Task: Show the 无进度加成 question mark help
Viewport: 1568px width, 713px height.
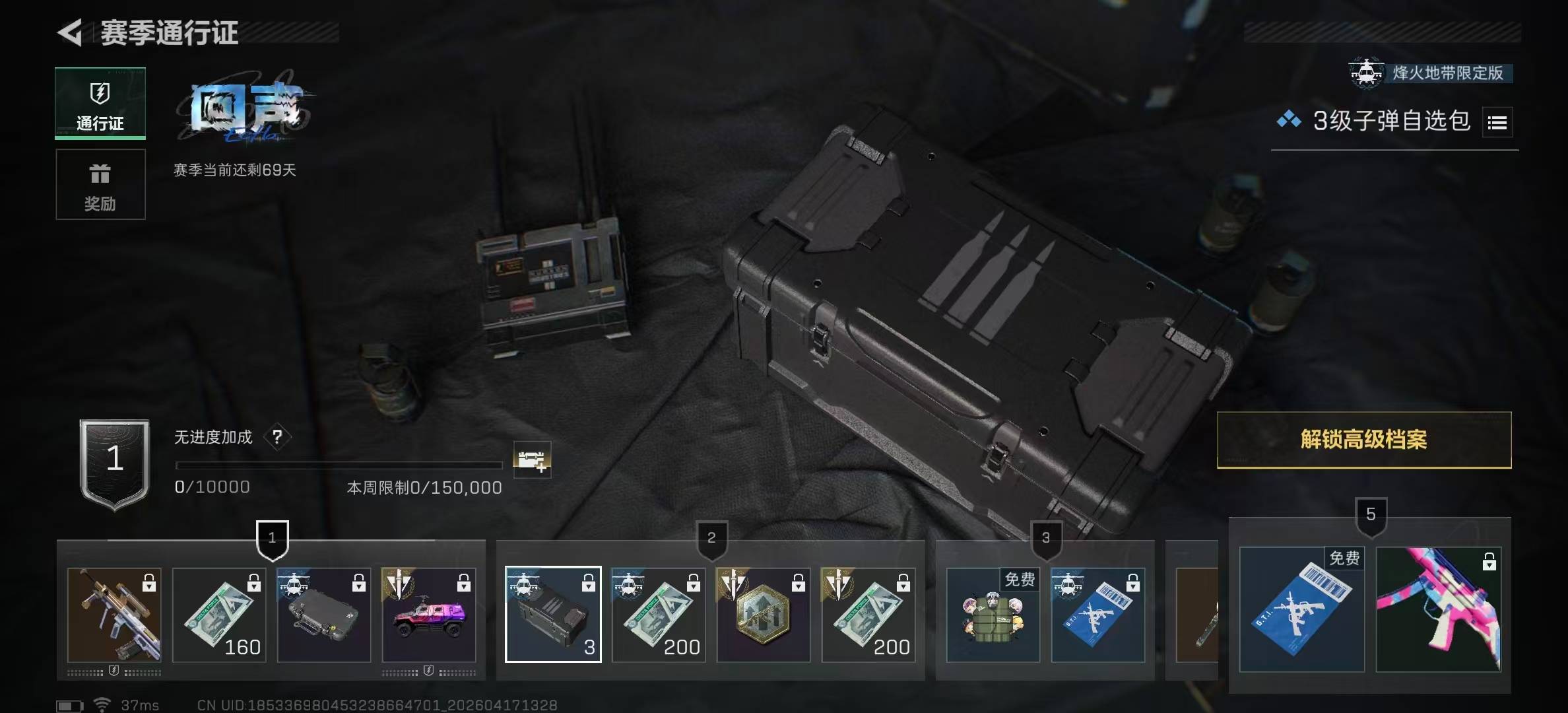Action: (277, 437)
